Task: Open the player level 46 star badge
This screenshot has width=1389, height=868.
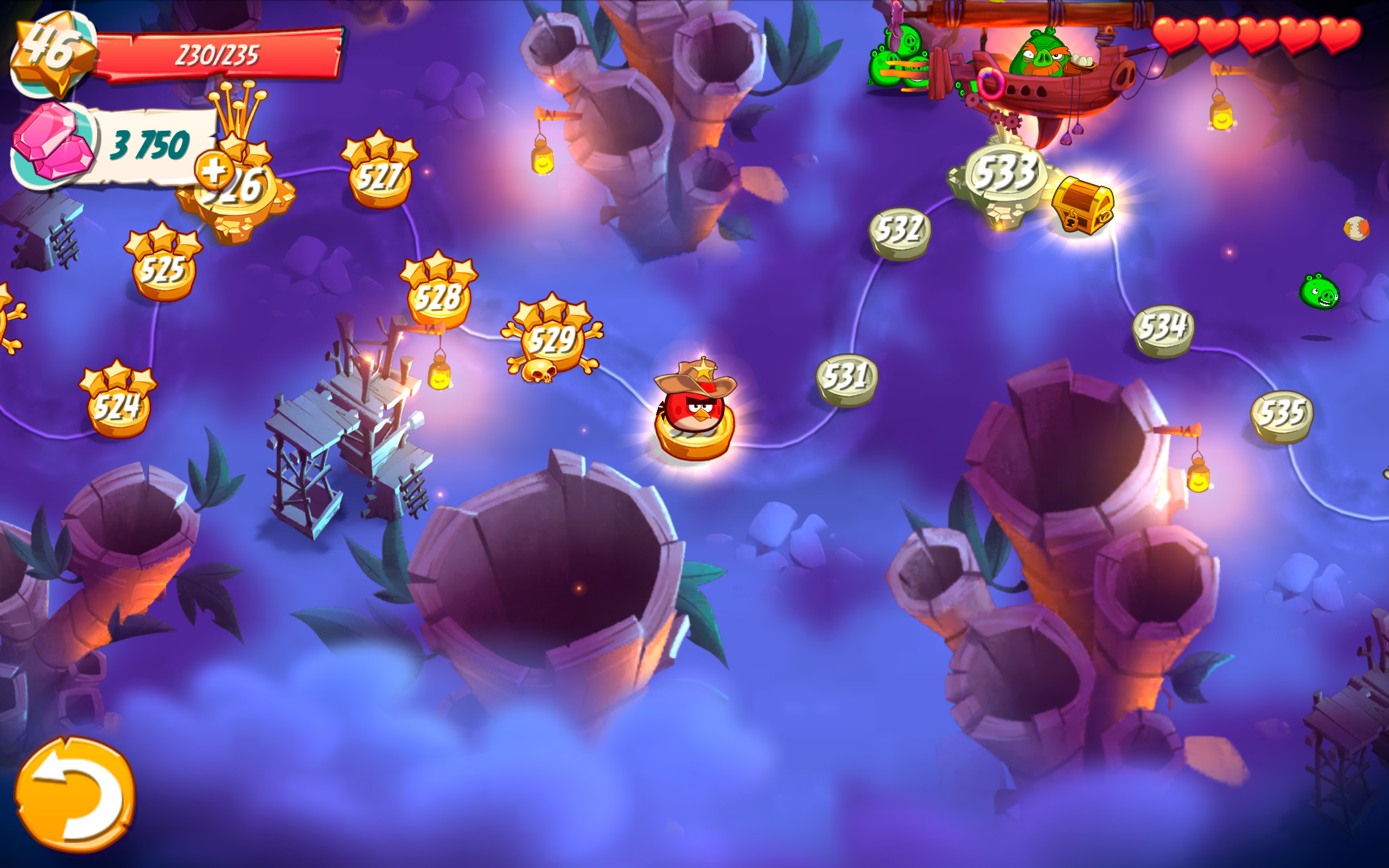Action: pyautogui.click(x=52, y=53)
